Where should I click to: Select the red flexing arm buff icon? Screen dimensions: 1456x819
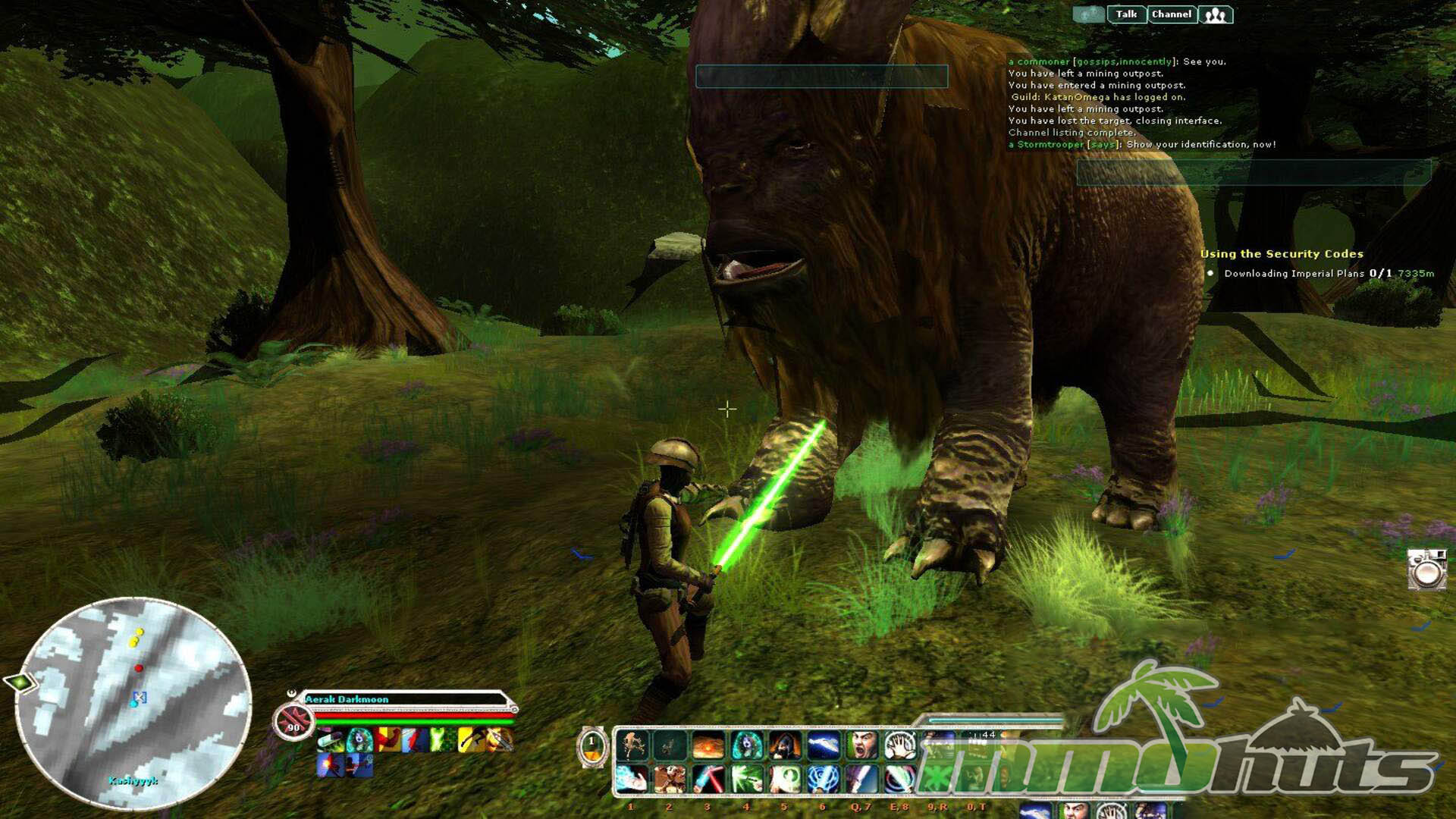(x=388, y=739)
